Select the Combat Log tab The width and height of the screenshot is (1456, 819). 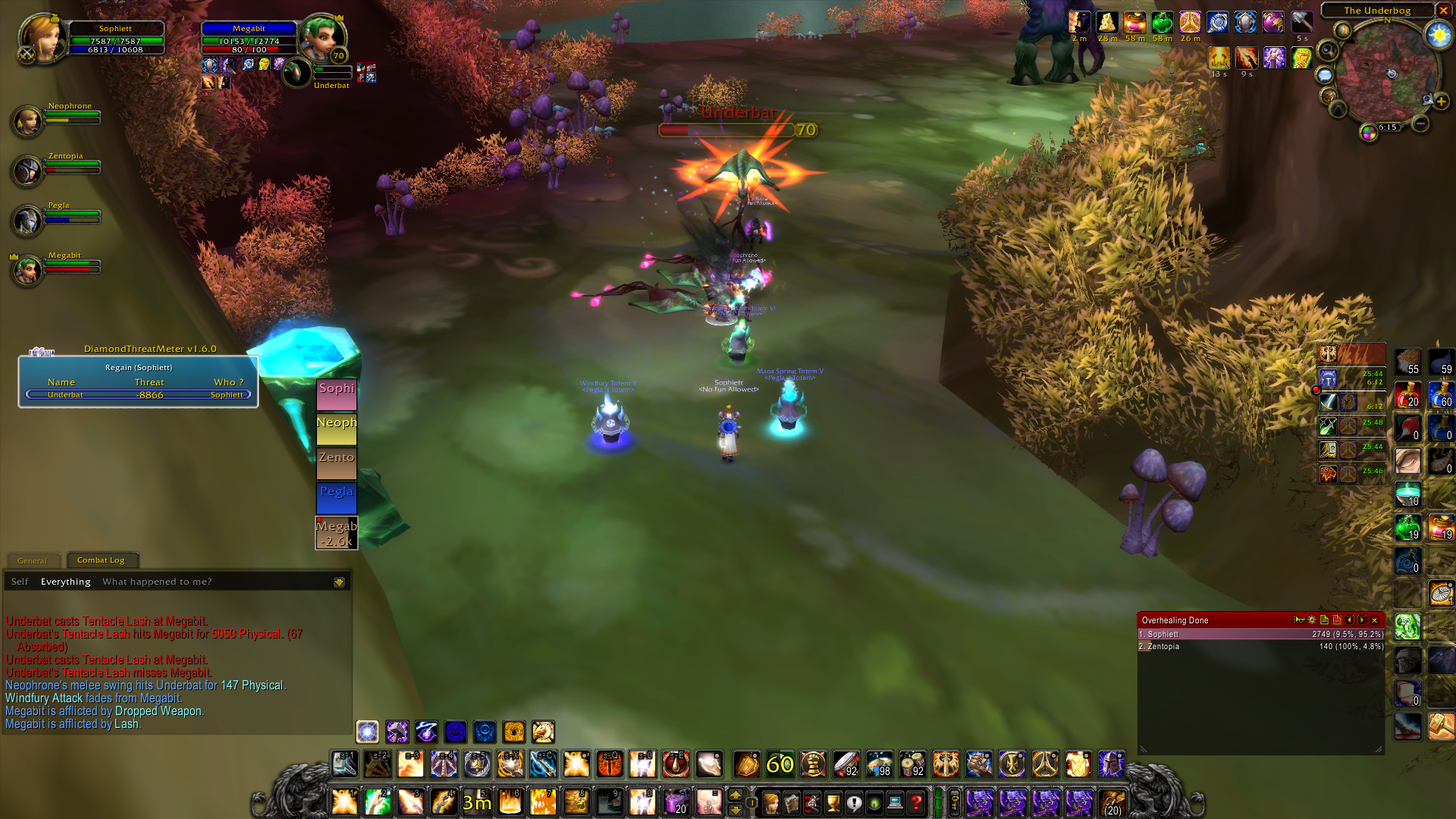[102, 560]
